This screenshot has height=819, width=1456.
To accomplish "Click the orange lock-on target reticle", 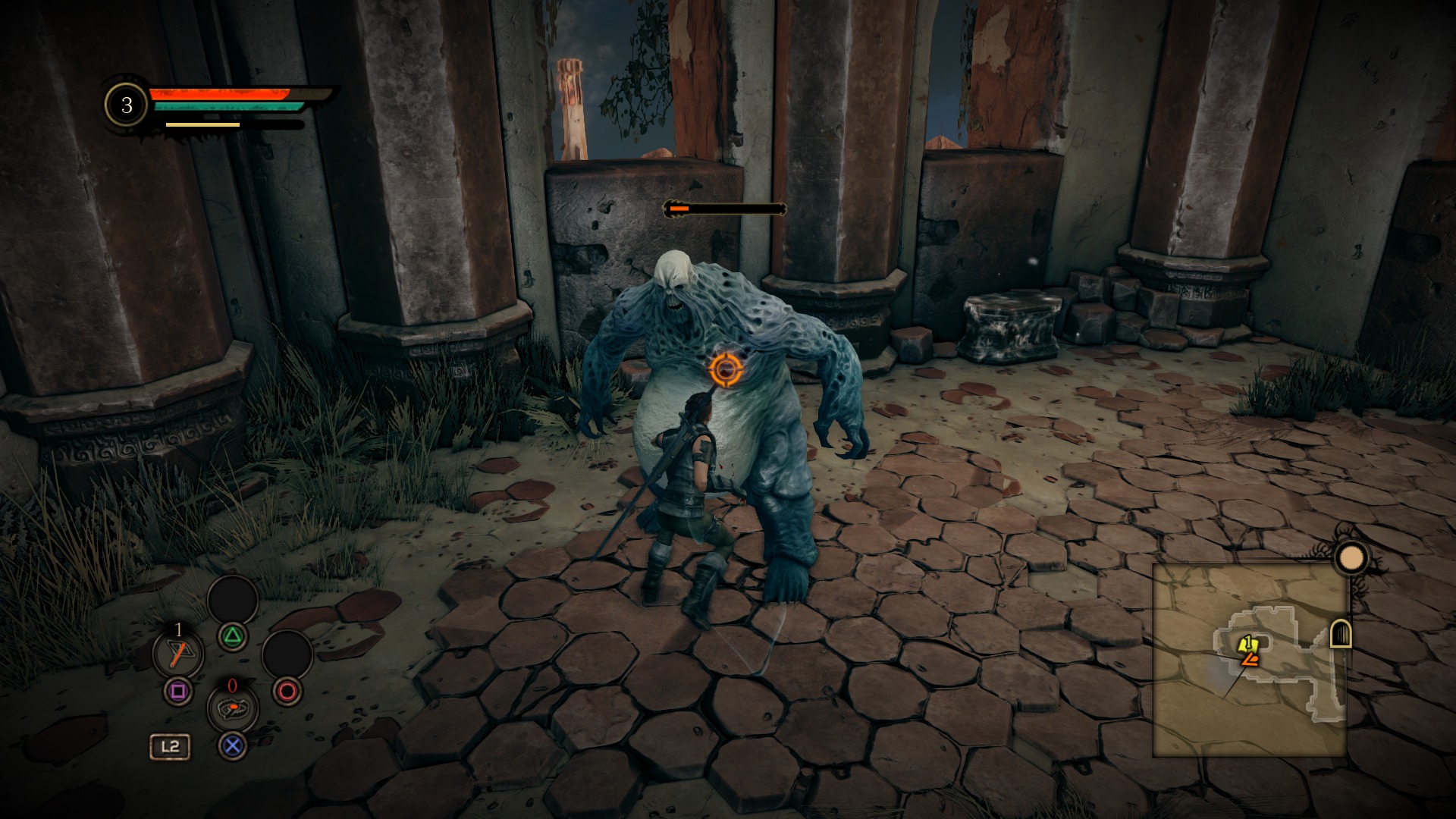I will click(724, 370).
